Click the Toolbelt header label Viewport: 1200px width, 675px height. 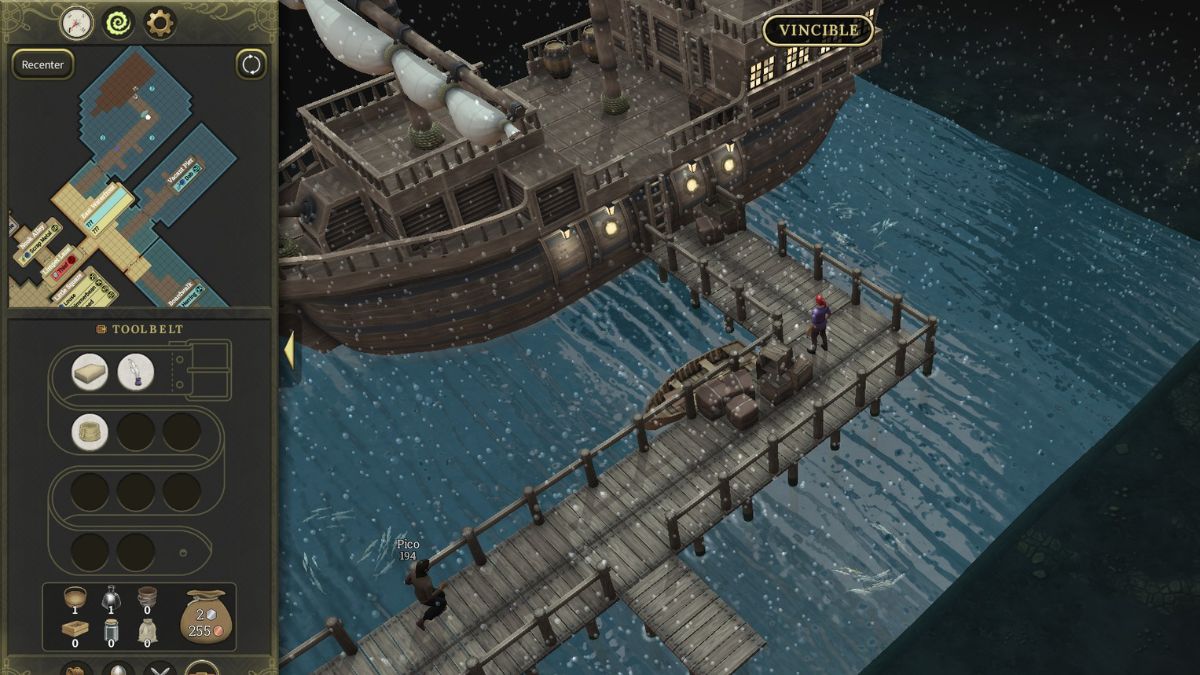(140, 329)
